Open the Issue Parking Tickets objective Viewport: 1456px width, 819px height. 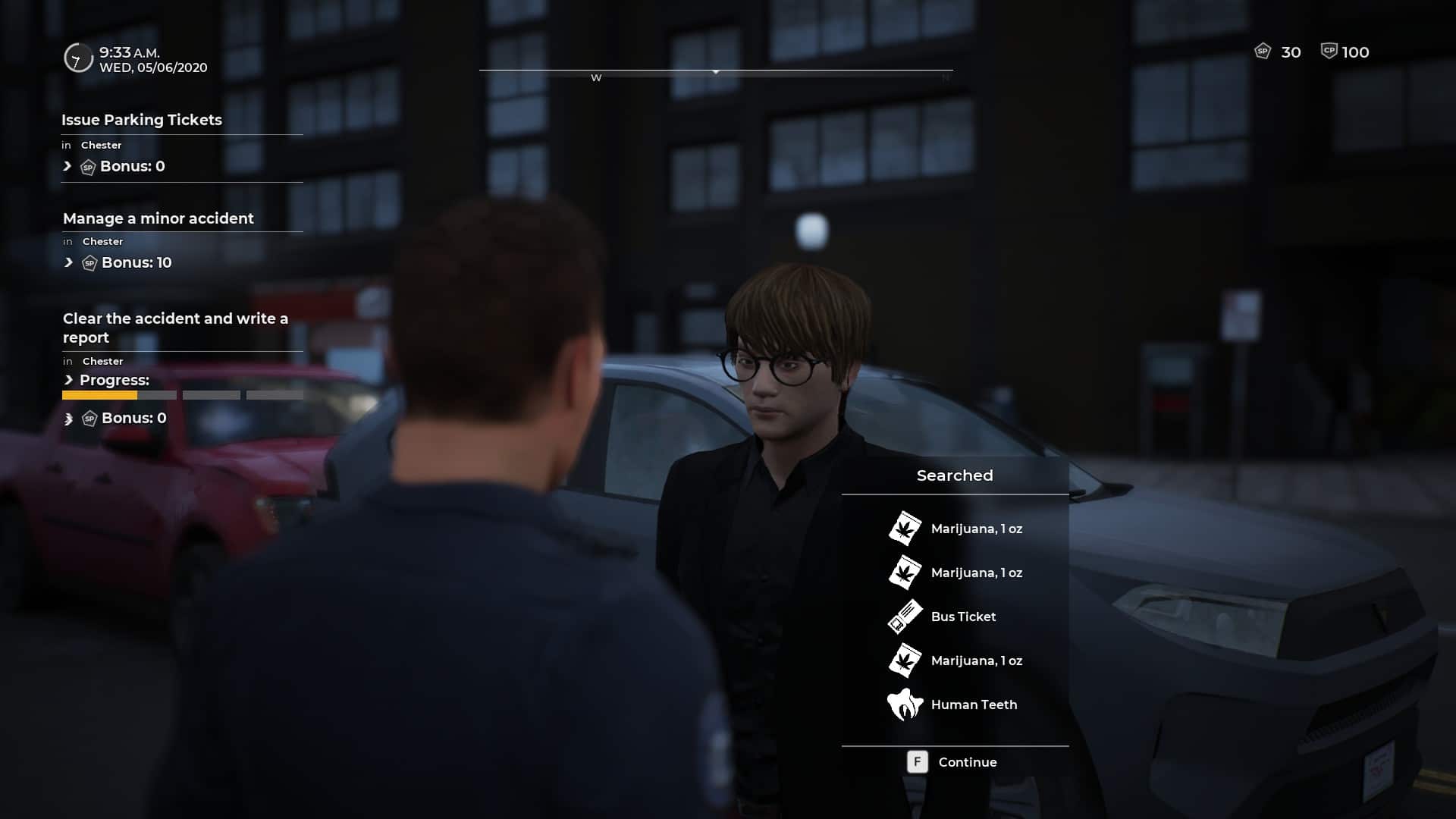142,120
